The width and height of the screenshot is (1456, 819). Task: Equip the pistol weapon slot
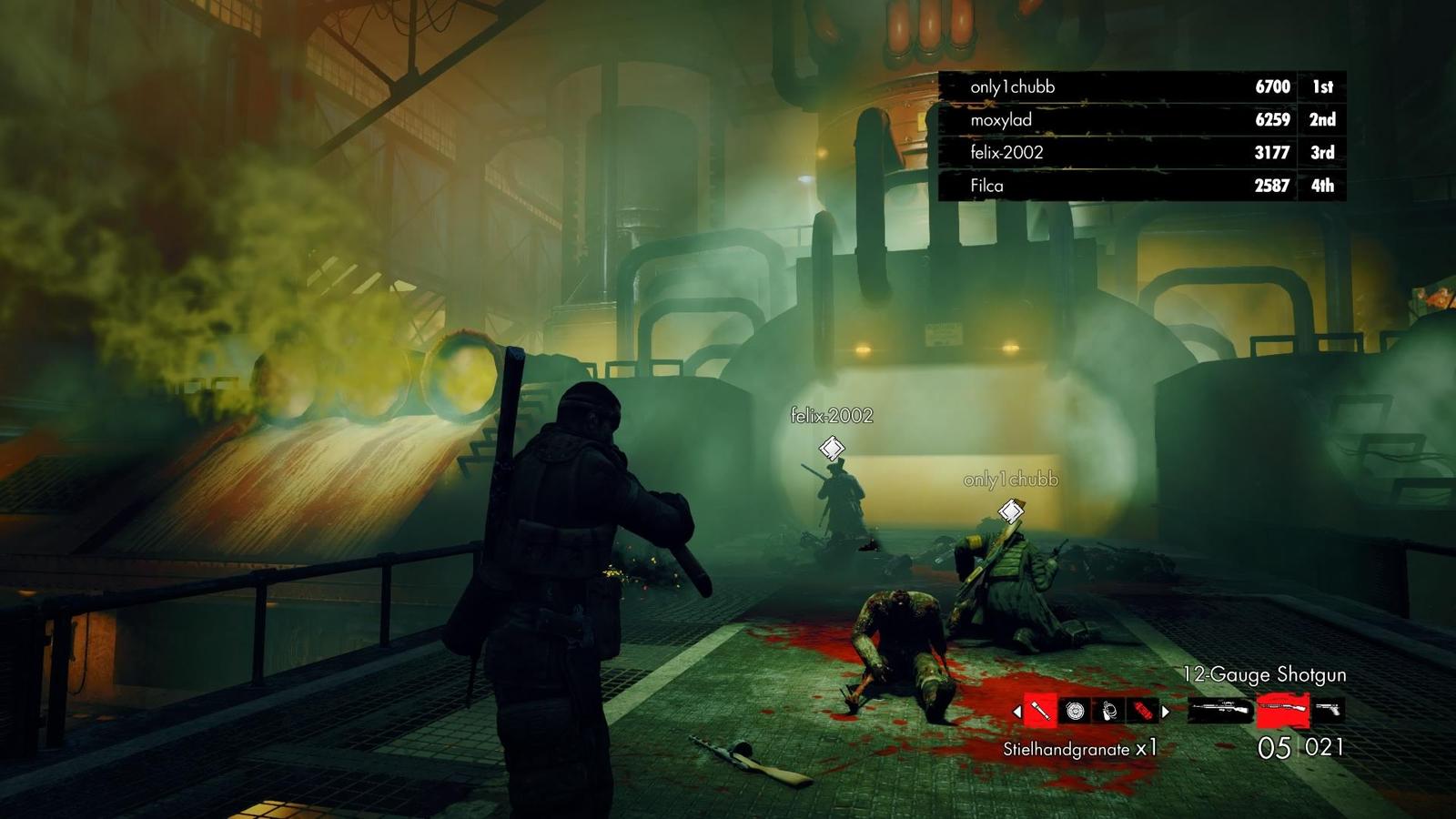point(1329,710)
